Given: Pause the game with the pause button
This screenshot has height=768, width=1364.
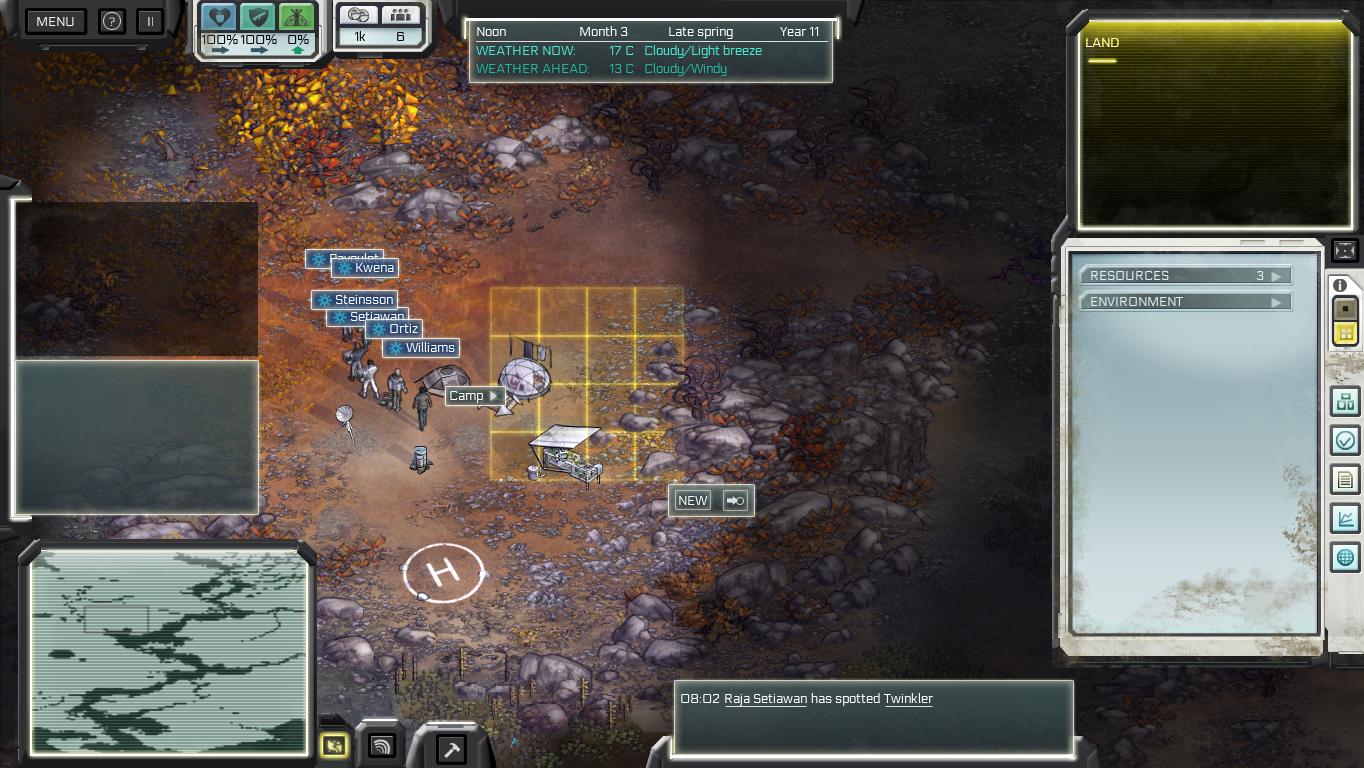Looking at the screenshot, I should 150,21.
